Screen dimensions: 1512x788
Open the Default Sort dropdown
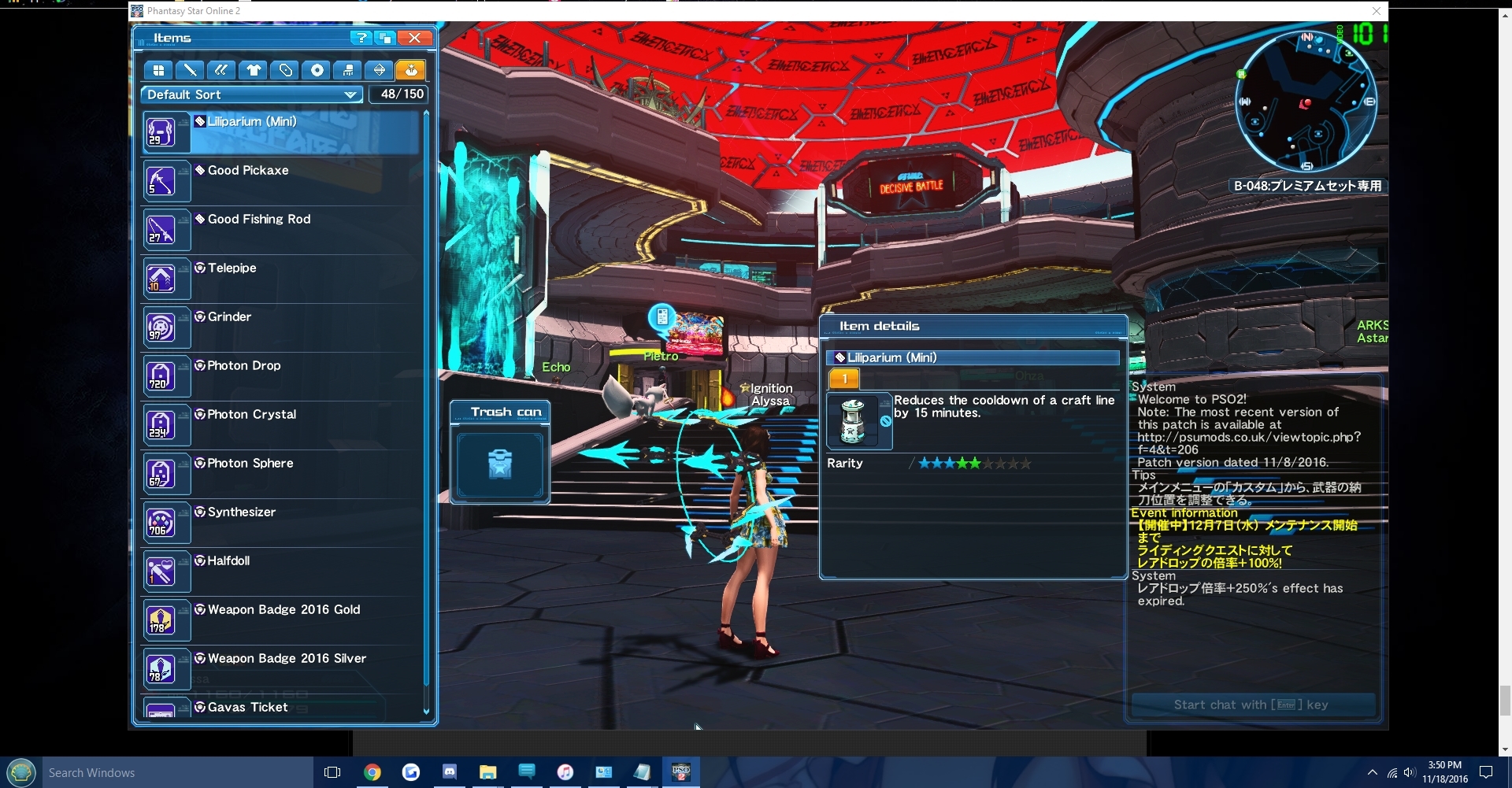(250, 94)
